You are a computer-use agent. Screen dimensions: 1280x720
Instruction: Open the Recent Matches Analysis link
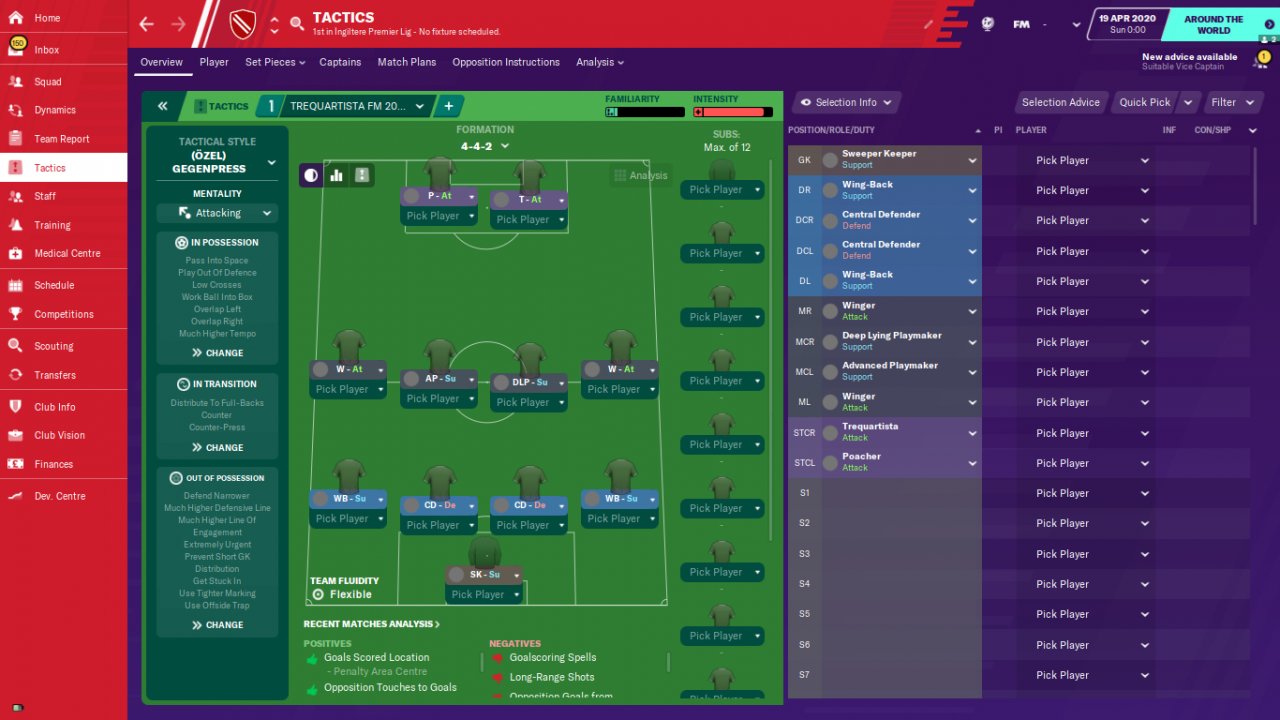pos(371,624)
